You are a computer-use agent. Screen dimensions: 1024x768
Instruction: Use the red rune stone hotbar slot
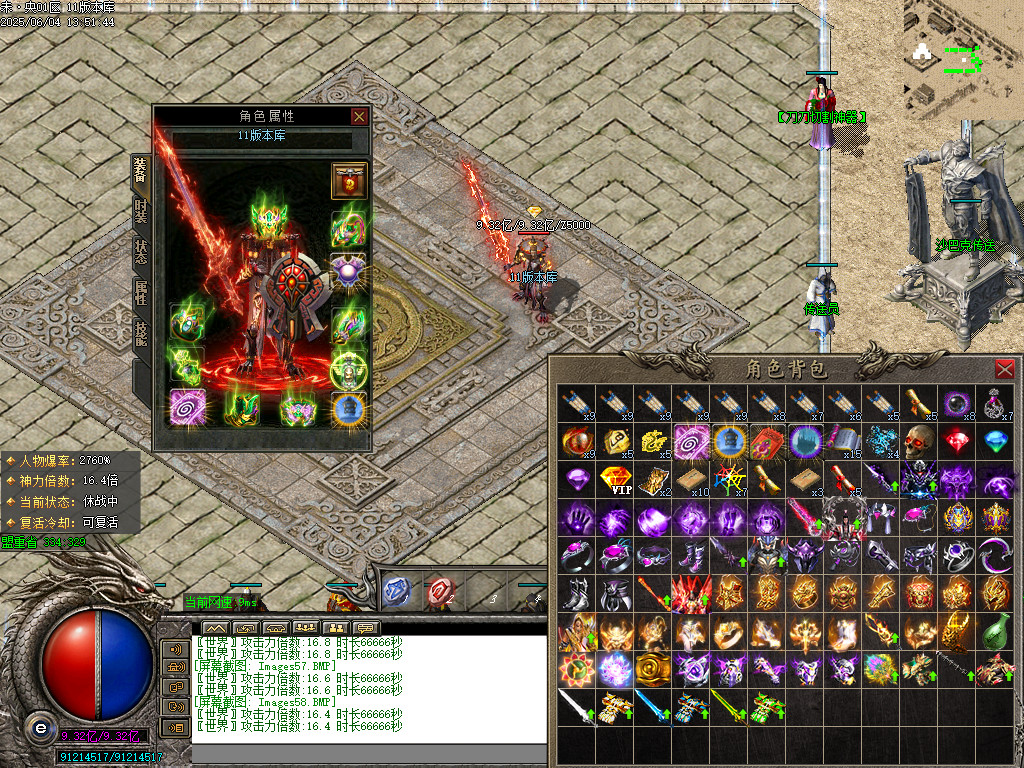pos(440,592)
